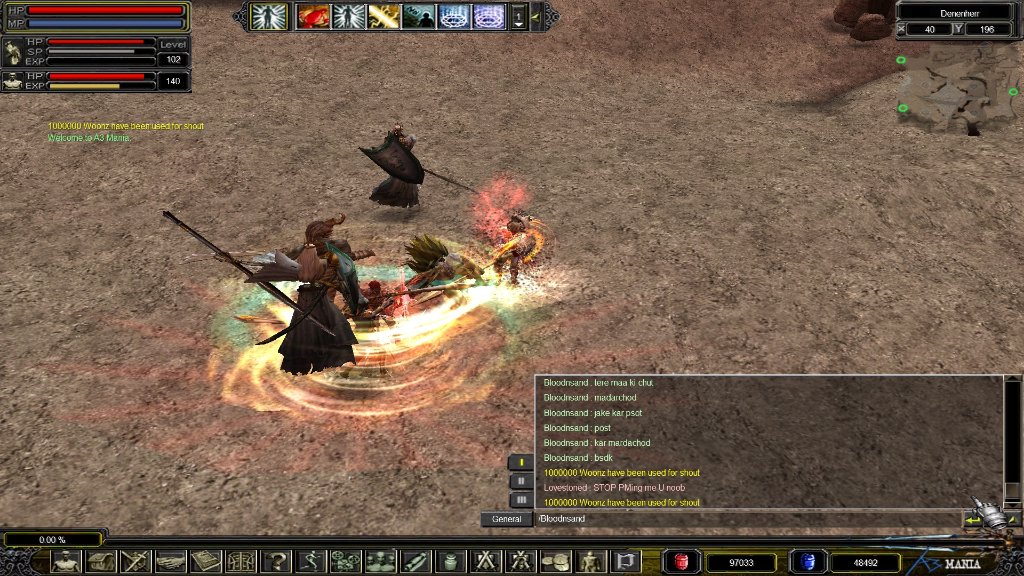This screenshot has width=1024, height=576.
Task: Click the flag icon in bottom toolbar
Action: coord(626,562)
